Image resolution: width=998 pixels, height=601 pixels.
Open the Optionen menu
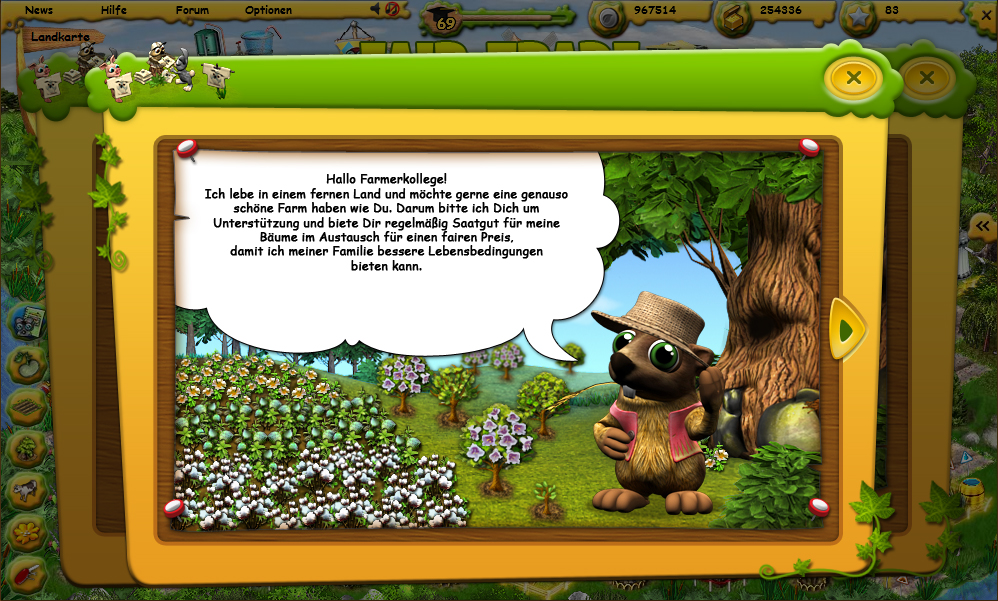click(x=268, y=10)
